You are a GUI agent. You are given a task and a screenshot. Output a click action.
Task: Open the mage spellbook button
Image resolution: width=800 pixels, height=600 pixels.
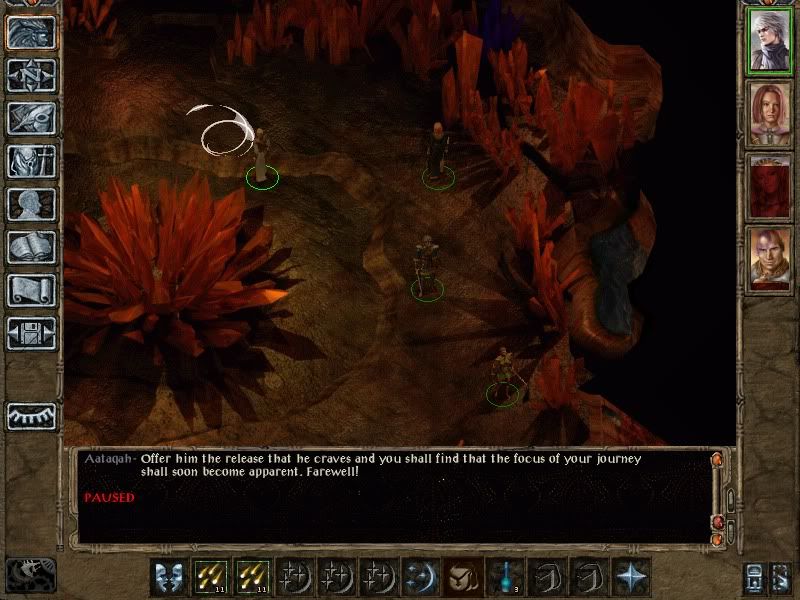(31, 247)
